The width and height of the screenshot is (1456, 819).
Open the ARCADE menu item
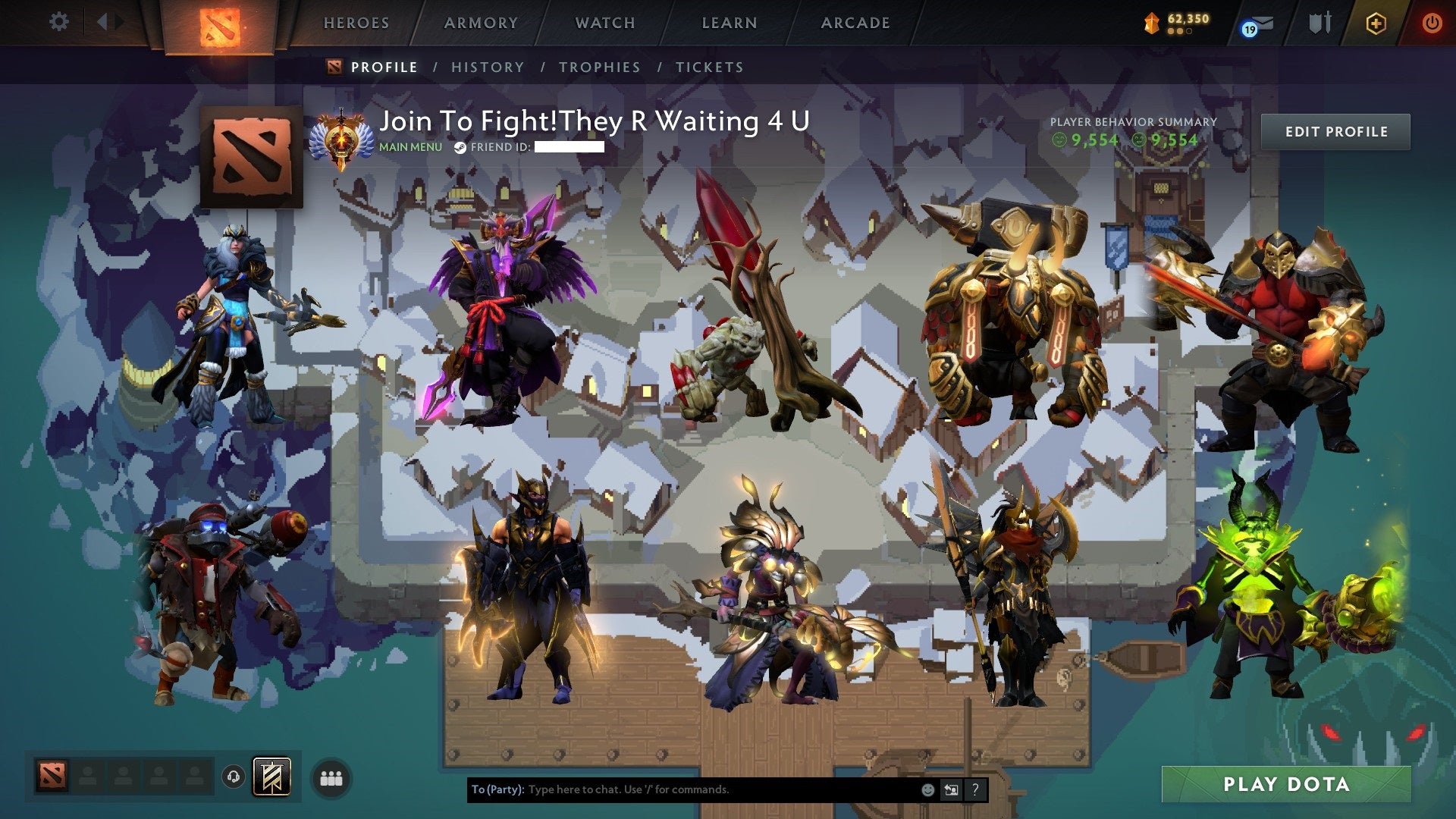855,23
